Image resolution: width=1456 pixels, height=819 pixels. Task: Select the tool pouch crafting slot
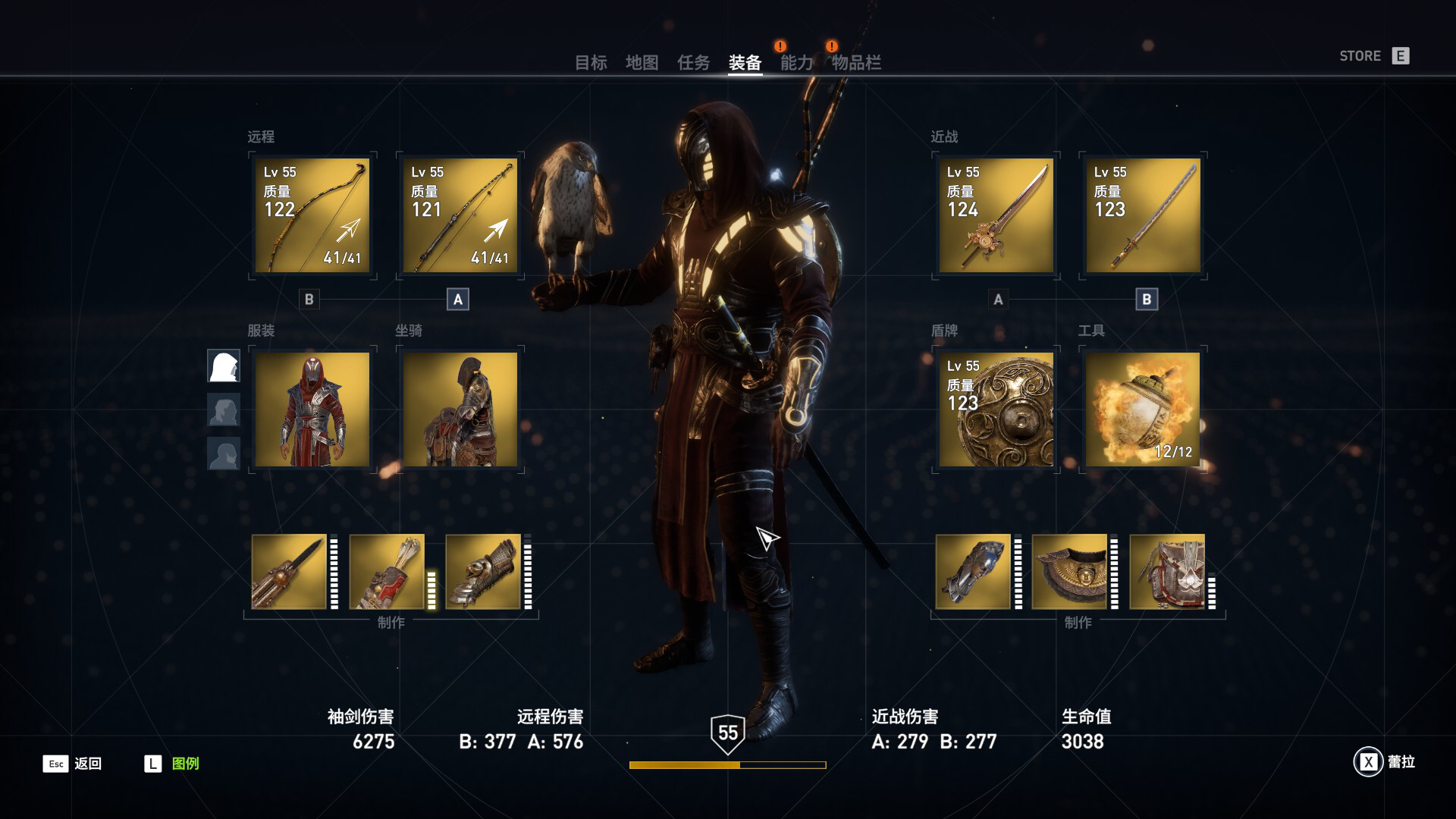(x=1166, y=572)
